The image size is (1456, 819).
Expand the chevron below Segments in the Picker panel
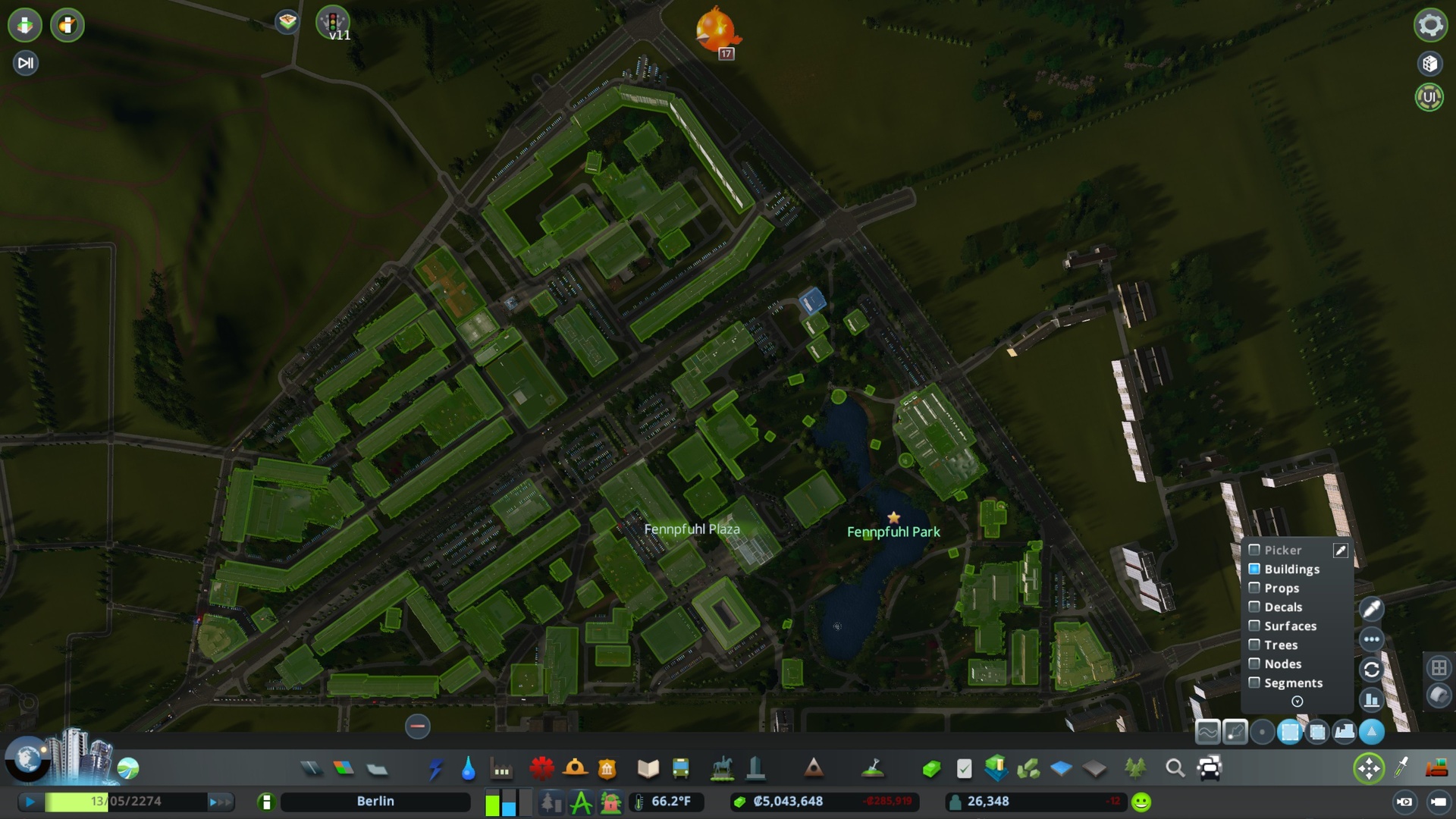1298,701
